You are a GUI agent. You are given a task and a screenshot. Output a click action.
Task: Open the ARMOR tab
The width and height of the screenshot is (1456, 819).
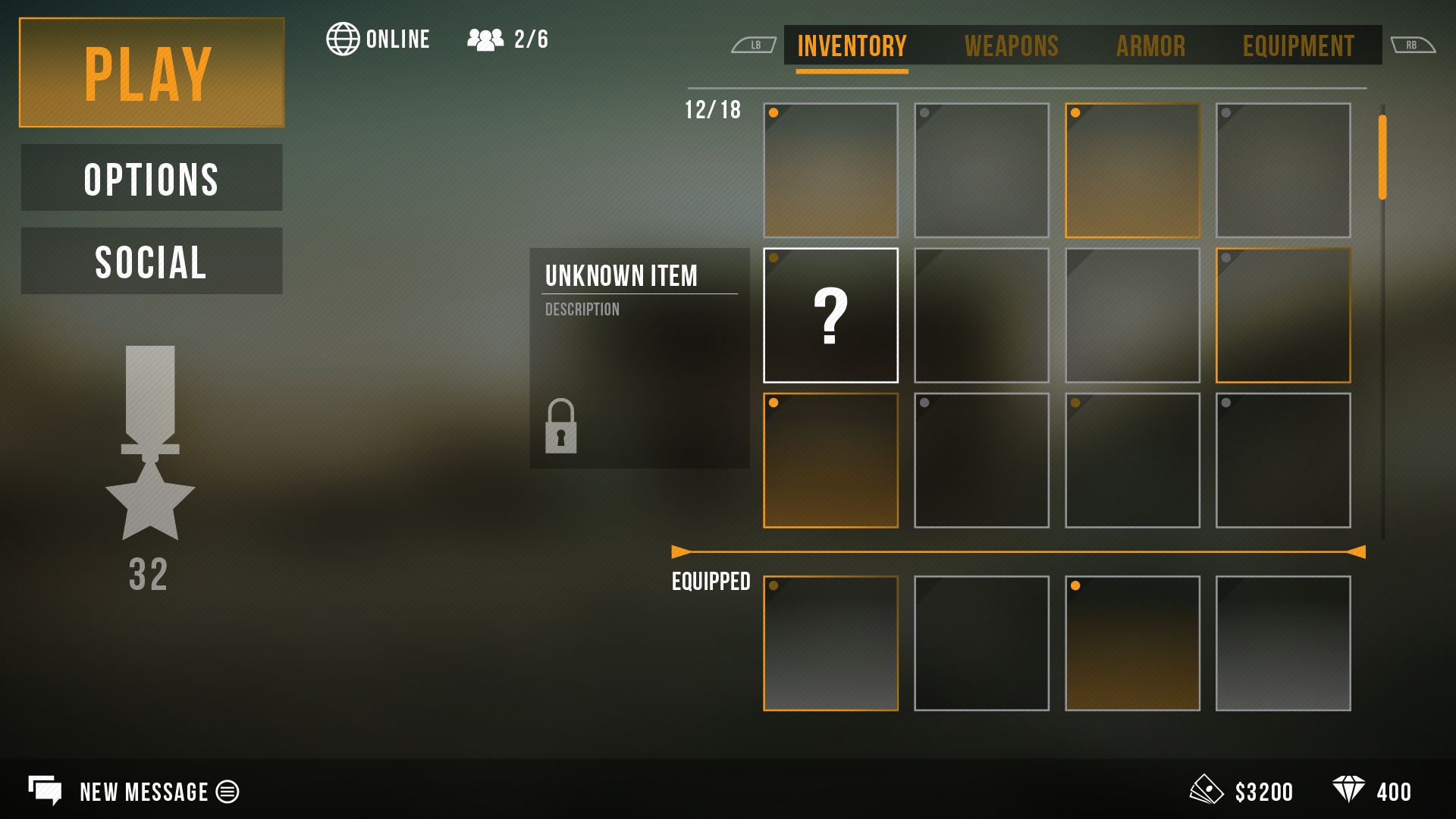pos(1151,46)
